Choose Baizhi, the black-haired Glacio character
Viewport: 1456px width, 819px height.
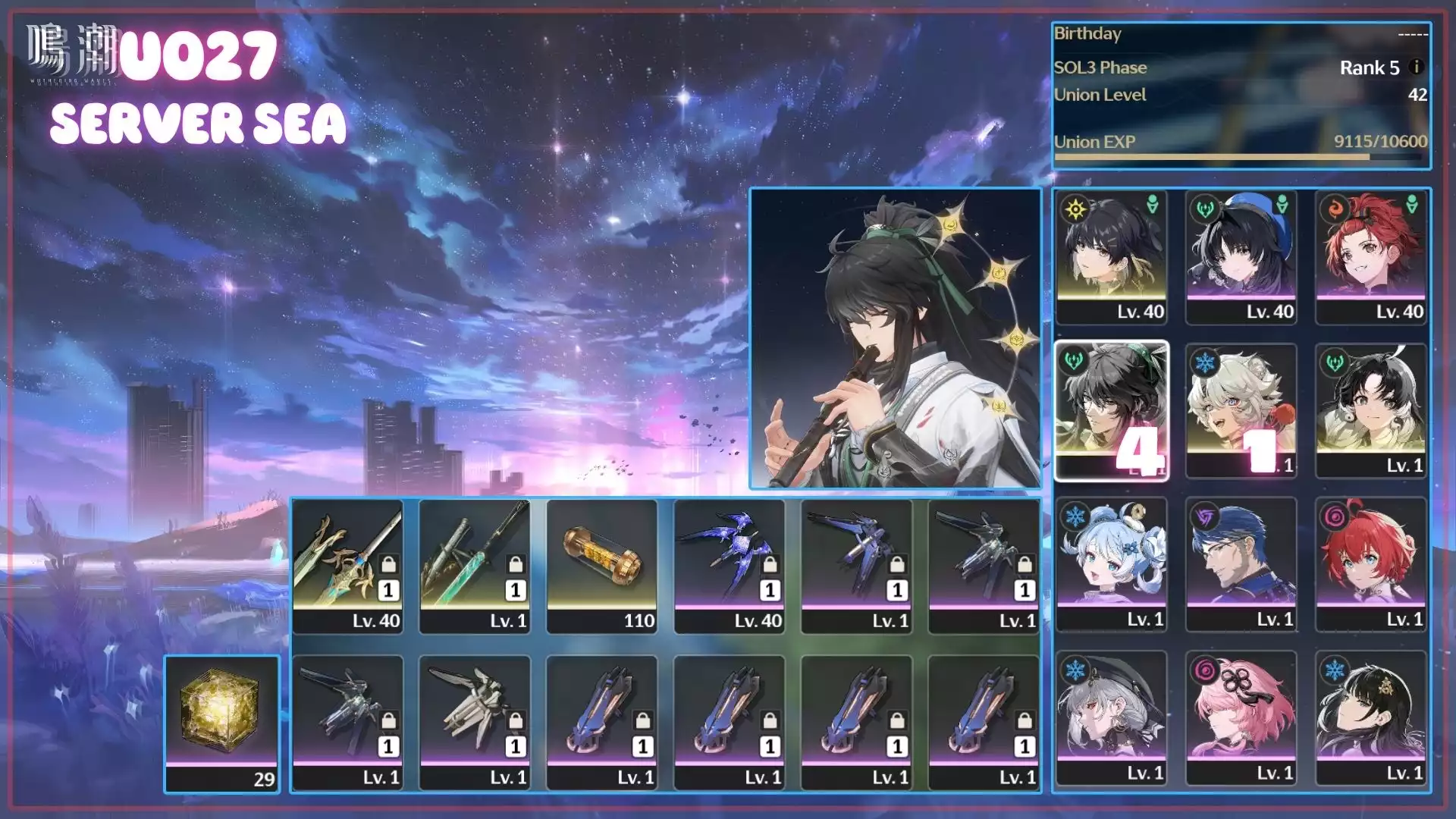point(1371,717)
